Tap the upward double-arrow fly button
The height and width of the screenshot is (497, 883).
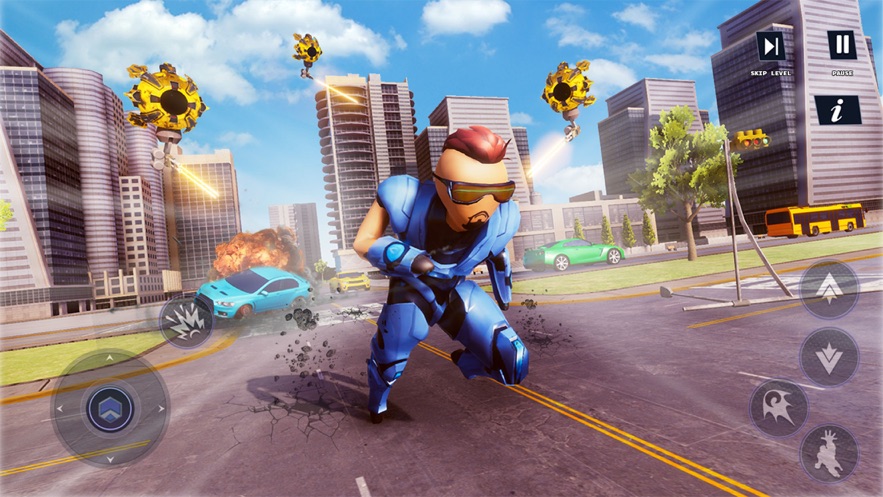[x=829, y=289]
